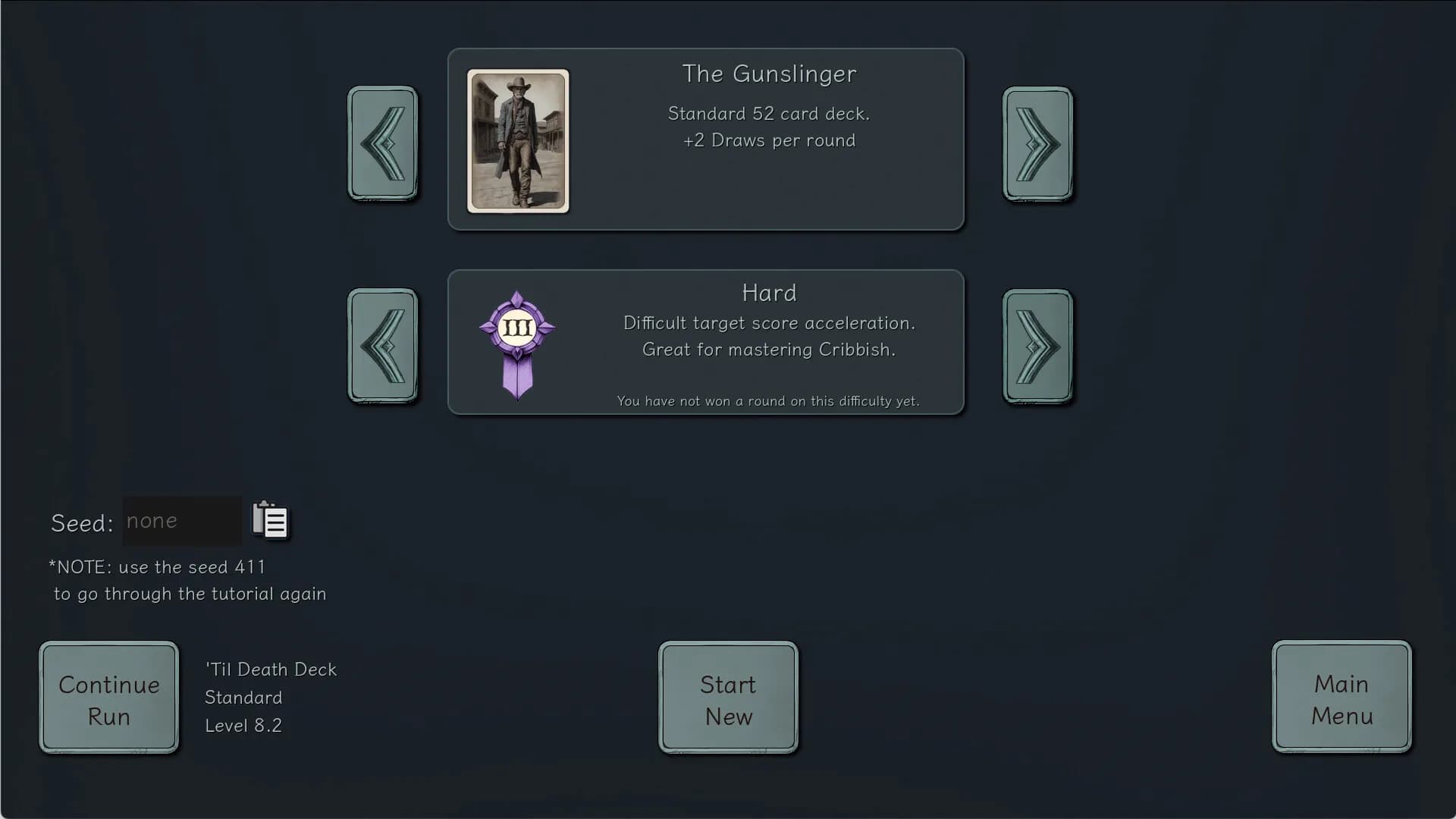Click the clipboard paste icon beside seed field

[271, 520]
